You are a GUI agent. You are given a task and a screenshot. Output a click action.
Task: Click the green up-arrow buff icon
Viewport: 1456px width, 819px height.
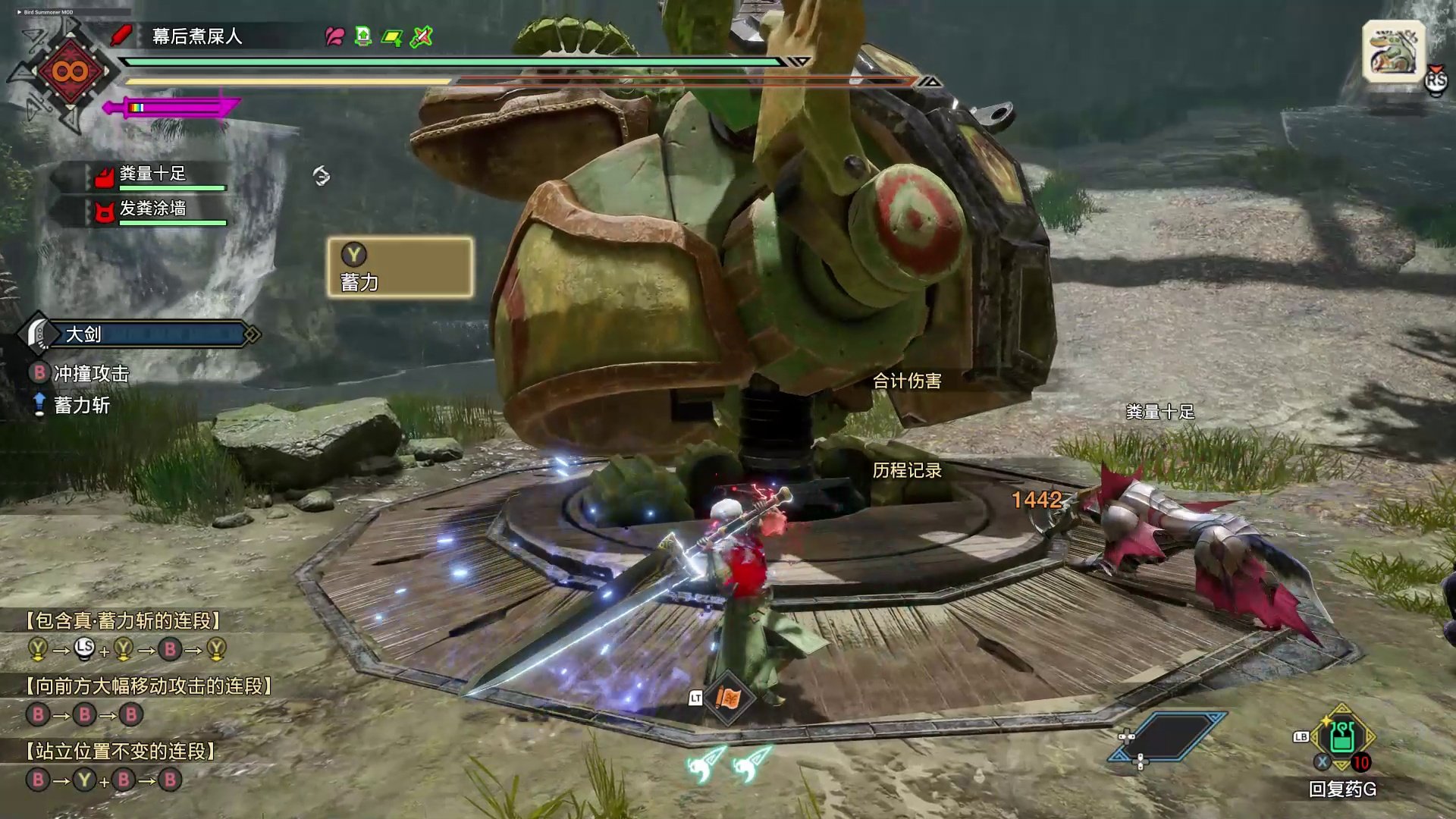pyautogui.click(x=363, y=36)
